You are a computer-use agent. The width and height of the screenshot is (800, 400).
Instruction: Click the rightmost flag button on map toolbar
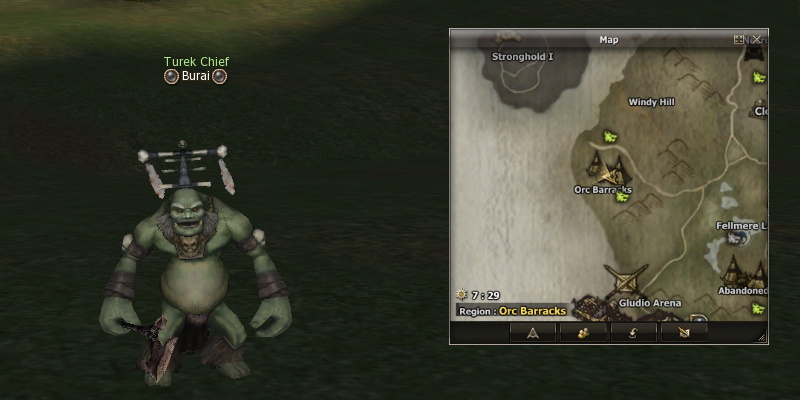point(685,333)
